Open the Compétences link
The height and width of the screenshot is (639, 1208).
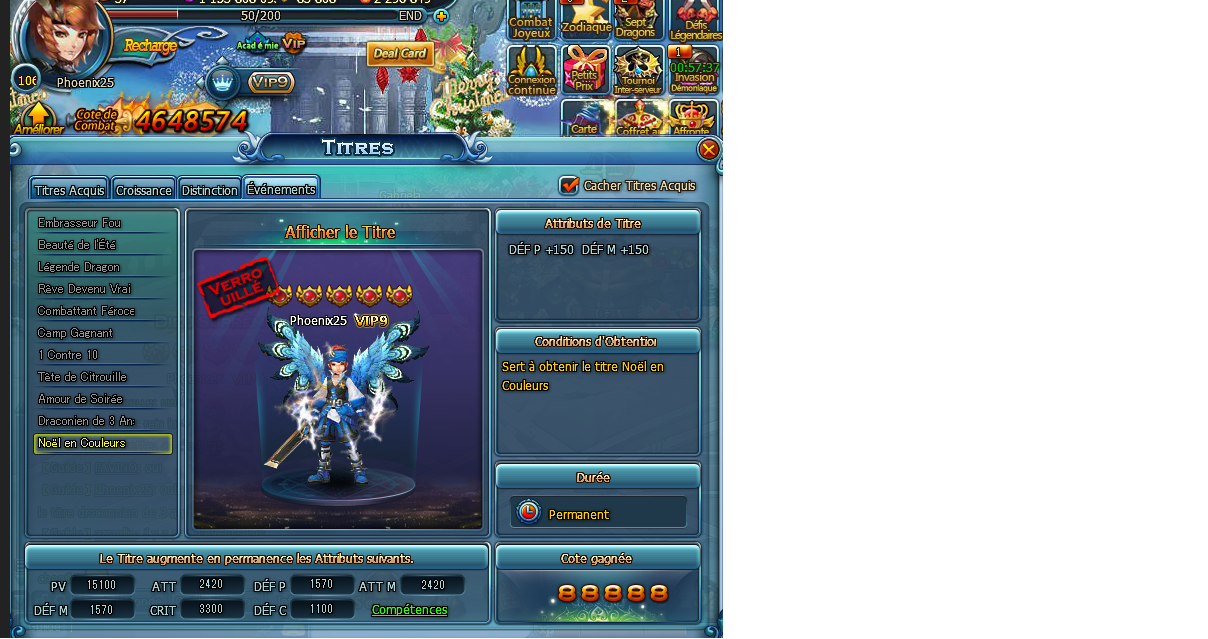[x=409, y=610]
